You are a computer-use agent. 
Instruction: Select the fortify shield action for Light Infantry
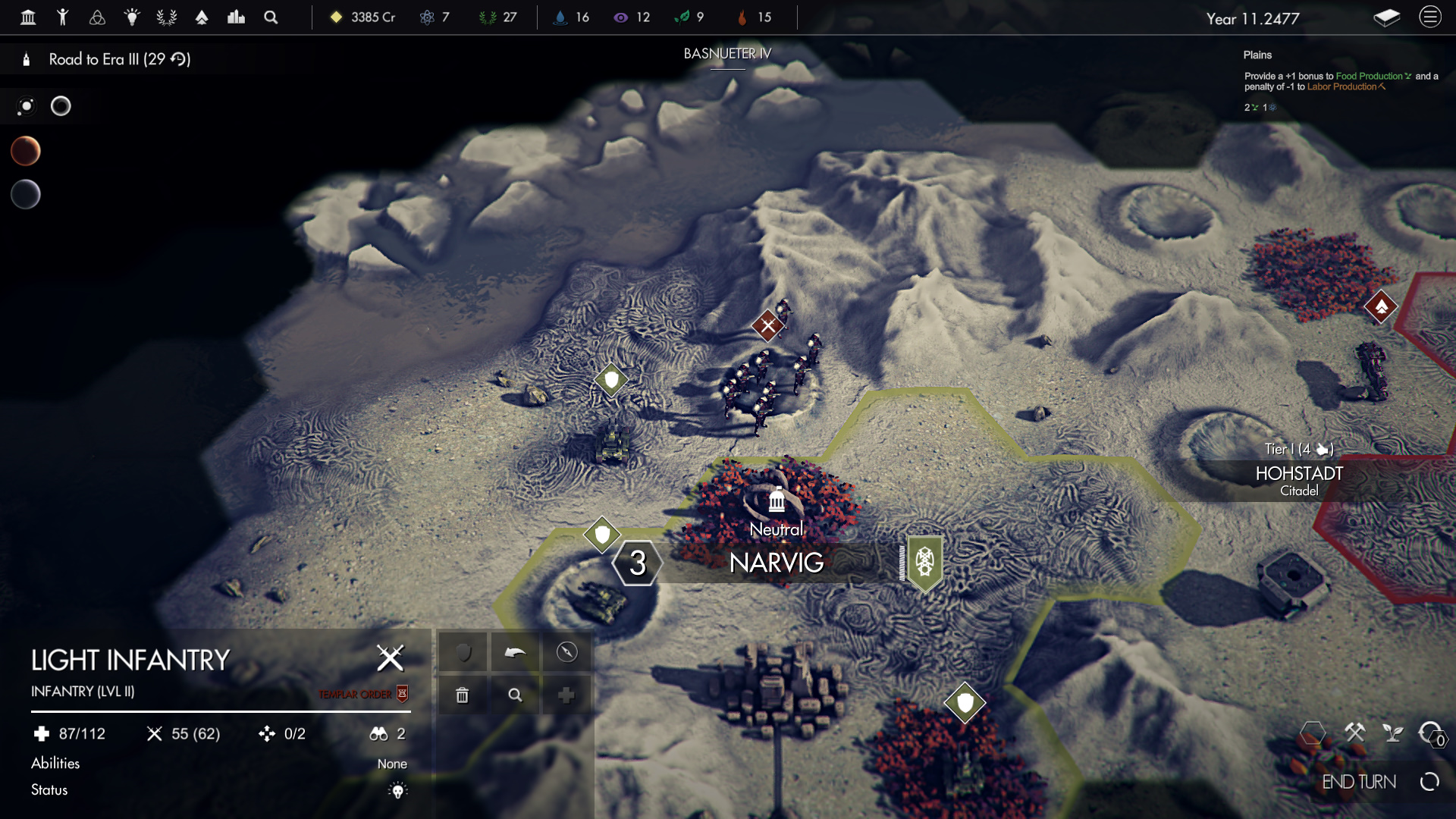463,651
